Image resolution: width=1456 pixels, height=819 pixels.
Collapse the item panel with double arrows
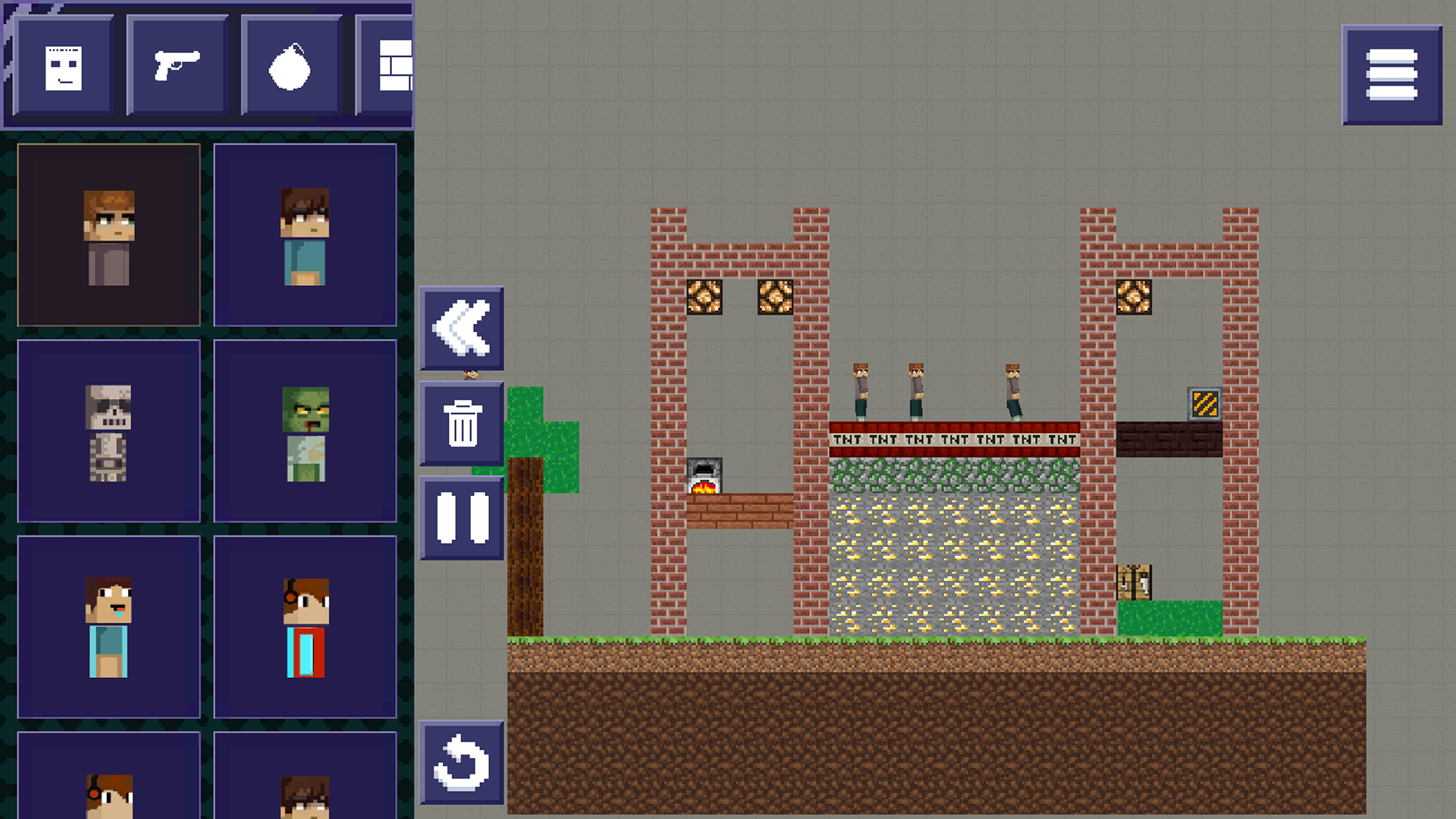pyautogui.click(x=461, y=328)
